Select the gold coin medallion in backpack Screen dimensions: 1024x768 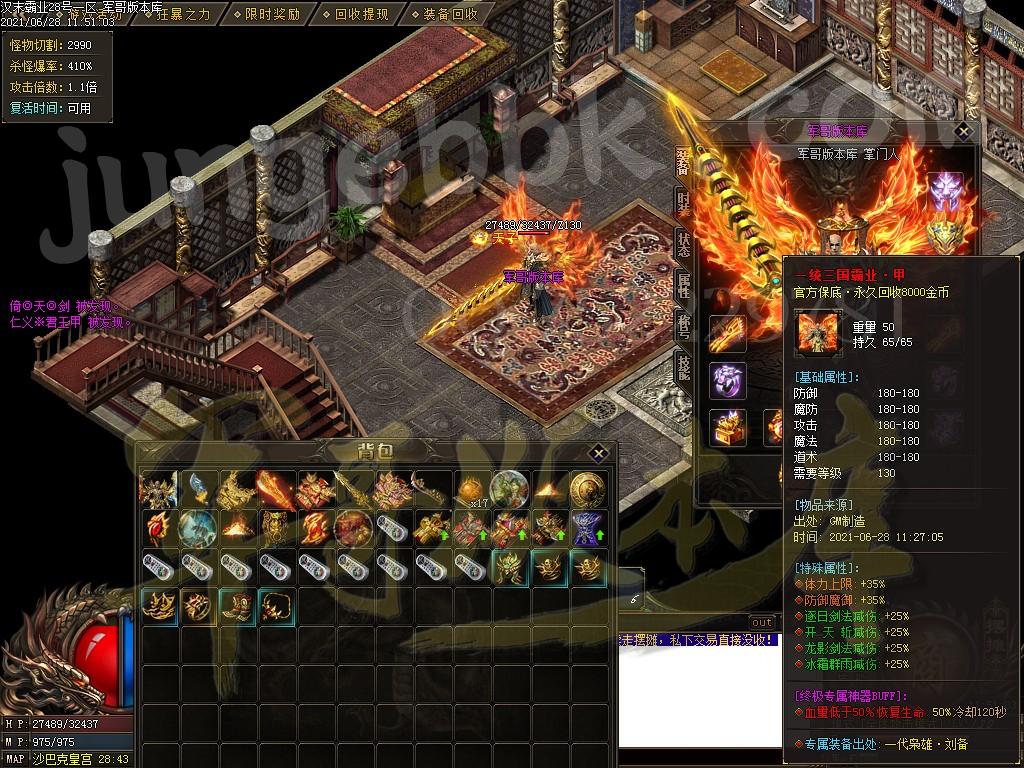588,489
